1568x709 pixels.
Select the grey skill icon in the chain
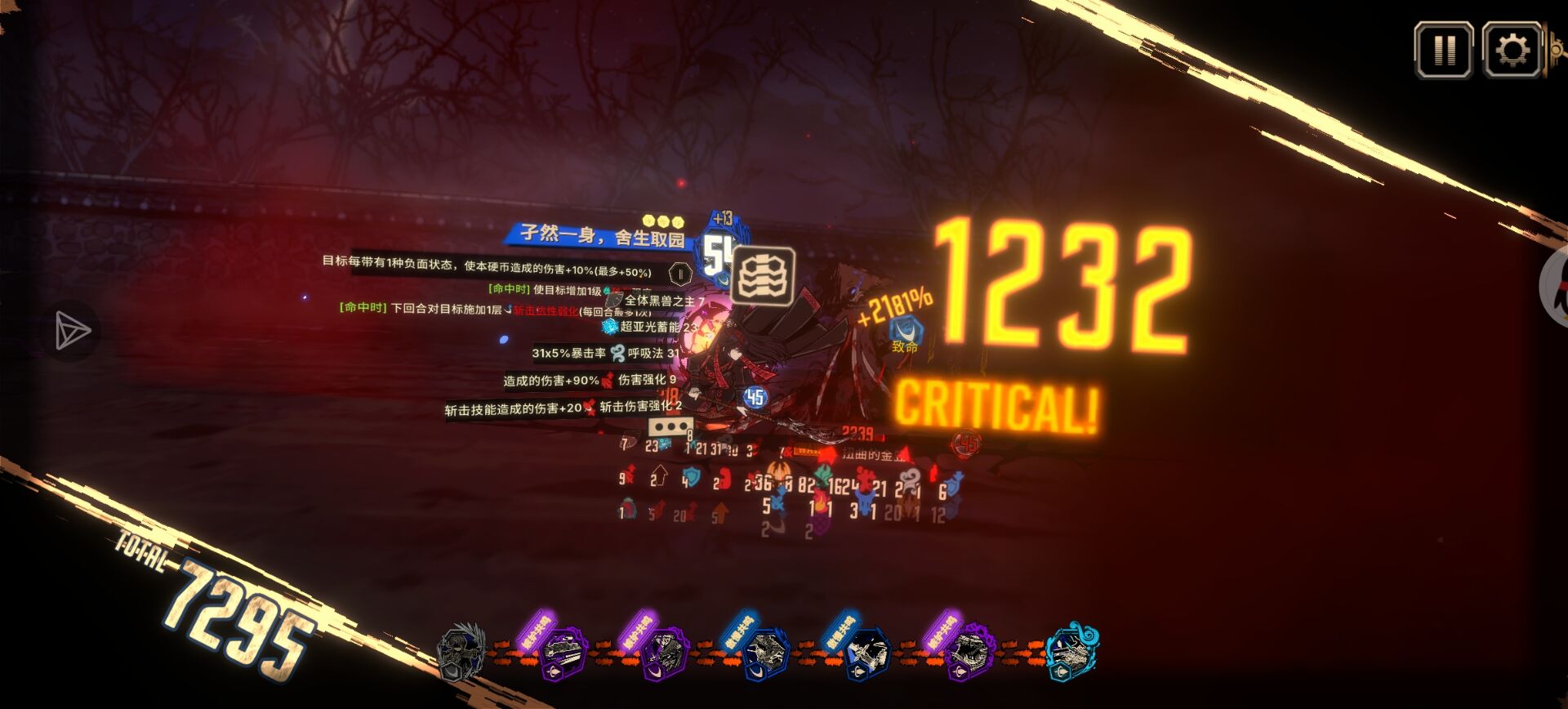click(461, 653)
